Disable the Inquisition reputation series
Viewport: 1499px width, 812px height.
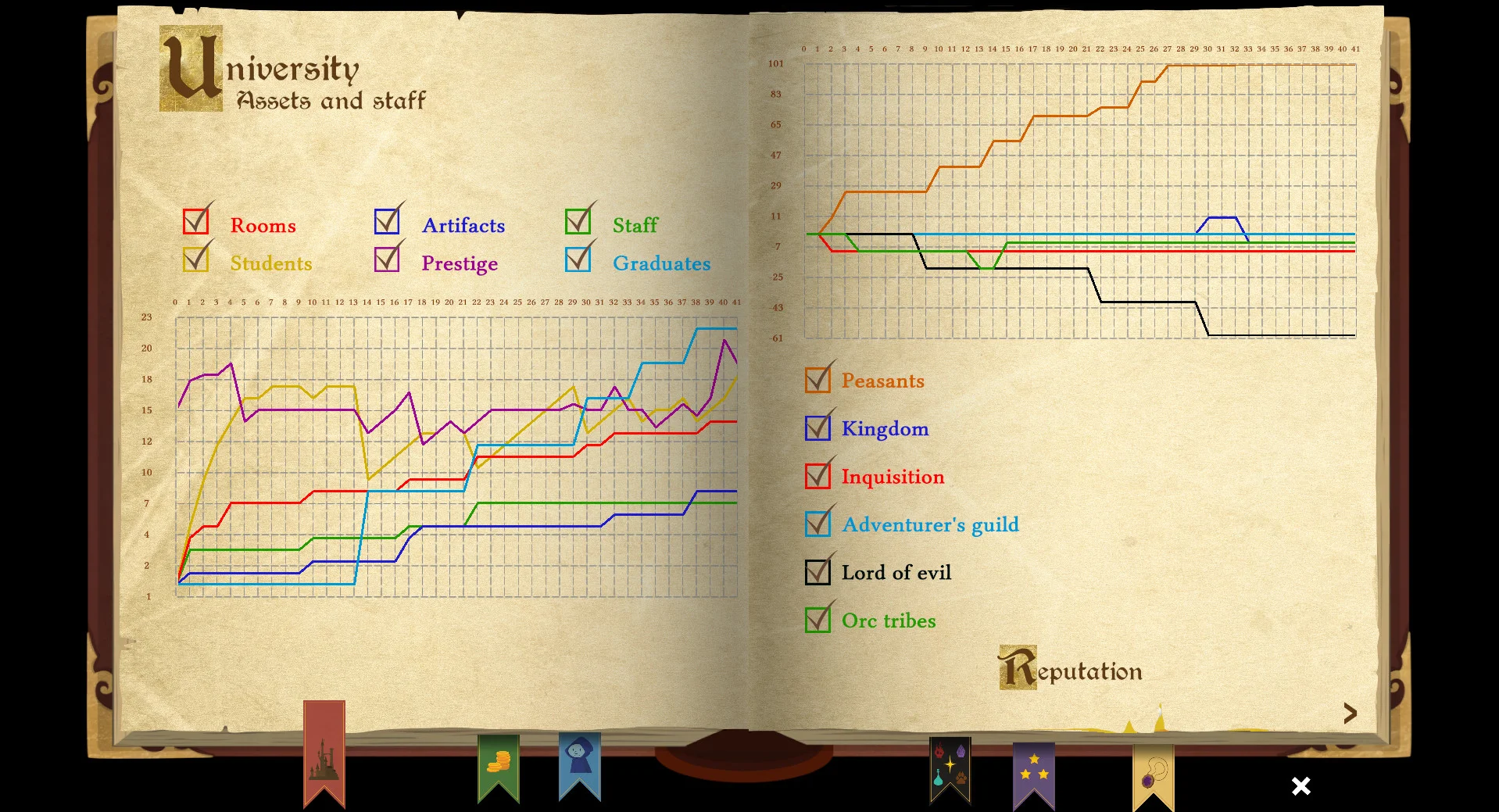point(817,476)
